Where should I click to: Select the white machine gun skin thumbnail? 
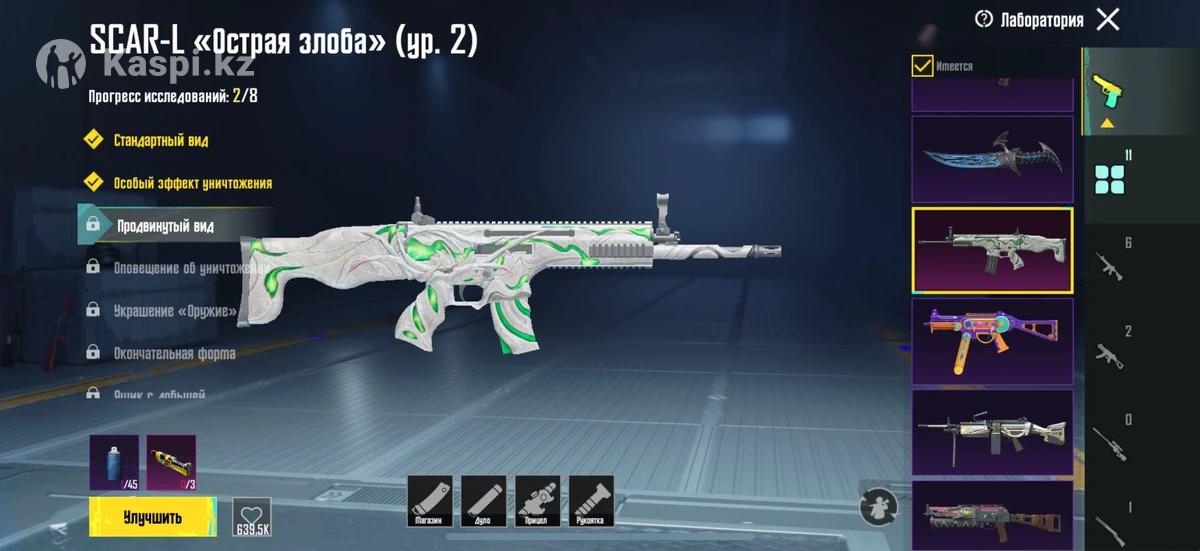pyautogui.click(x=992, y=432)
